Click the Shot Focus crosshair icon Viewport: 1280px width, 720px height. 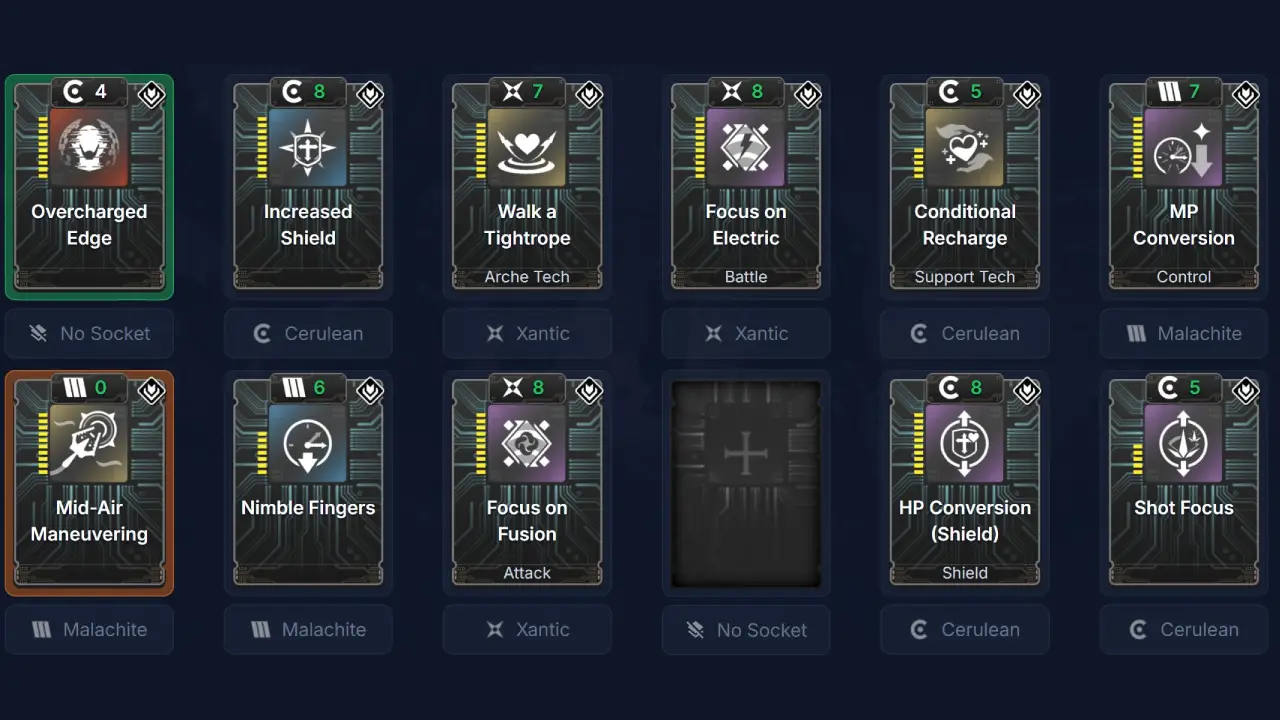pos(1184,443)
